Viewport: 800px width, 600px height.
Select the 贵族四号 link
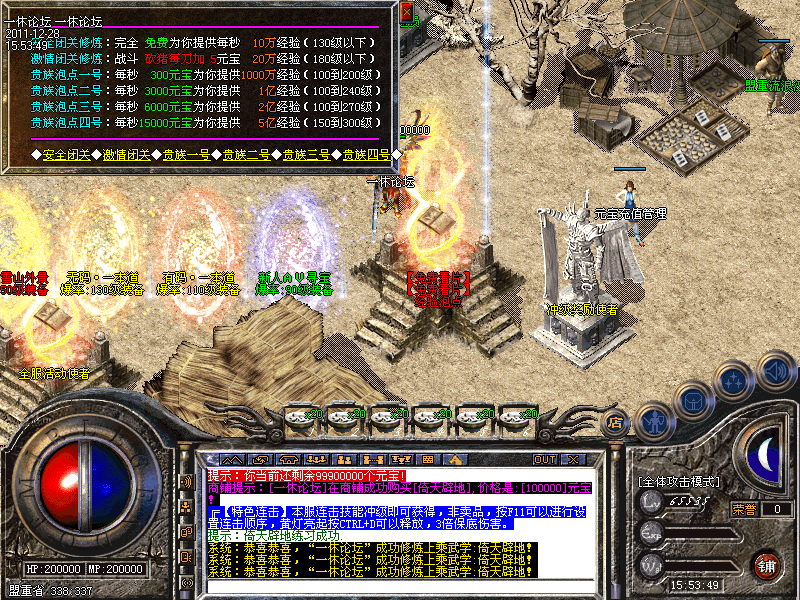367,155
